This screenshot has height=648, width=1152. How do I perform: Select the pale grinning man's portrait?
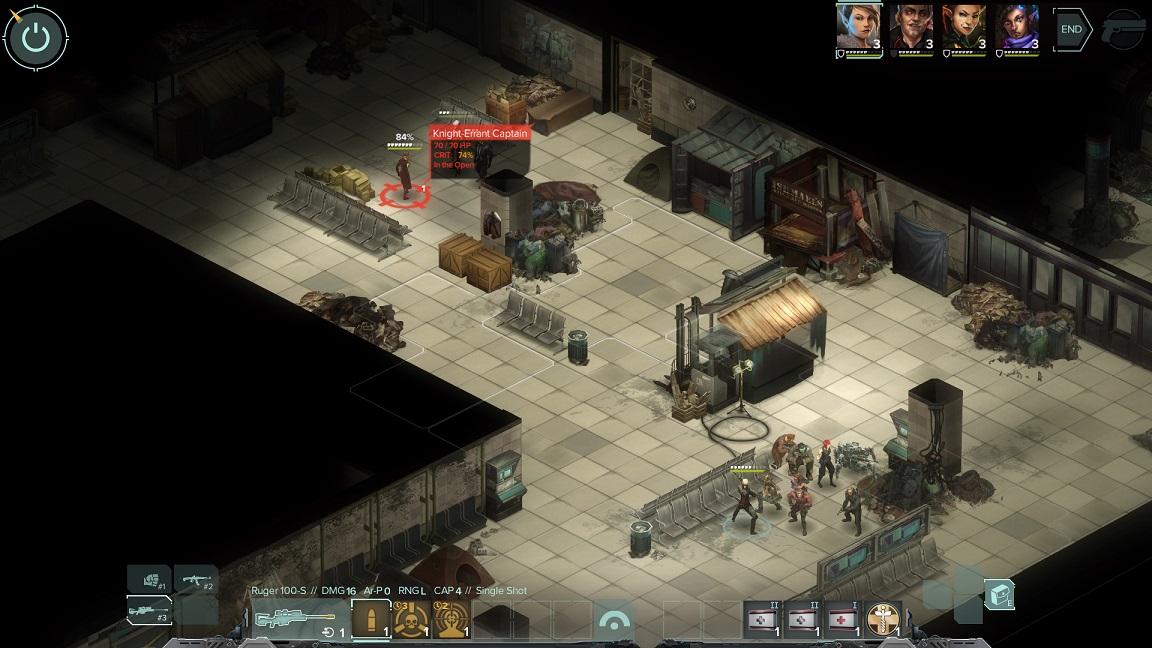tap(911, 27)
